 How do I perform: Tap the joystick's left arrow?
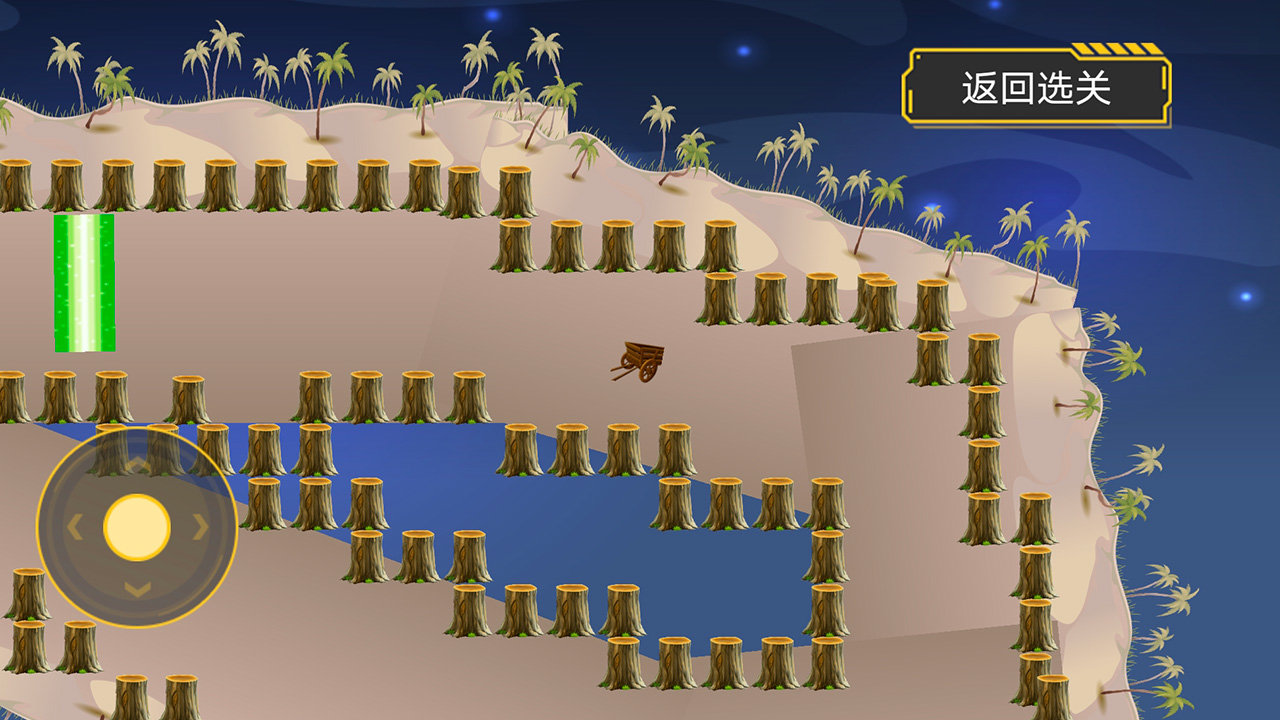(x=75, y=527)
